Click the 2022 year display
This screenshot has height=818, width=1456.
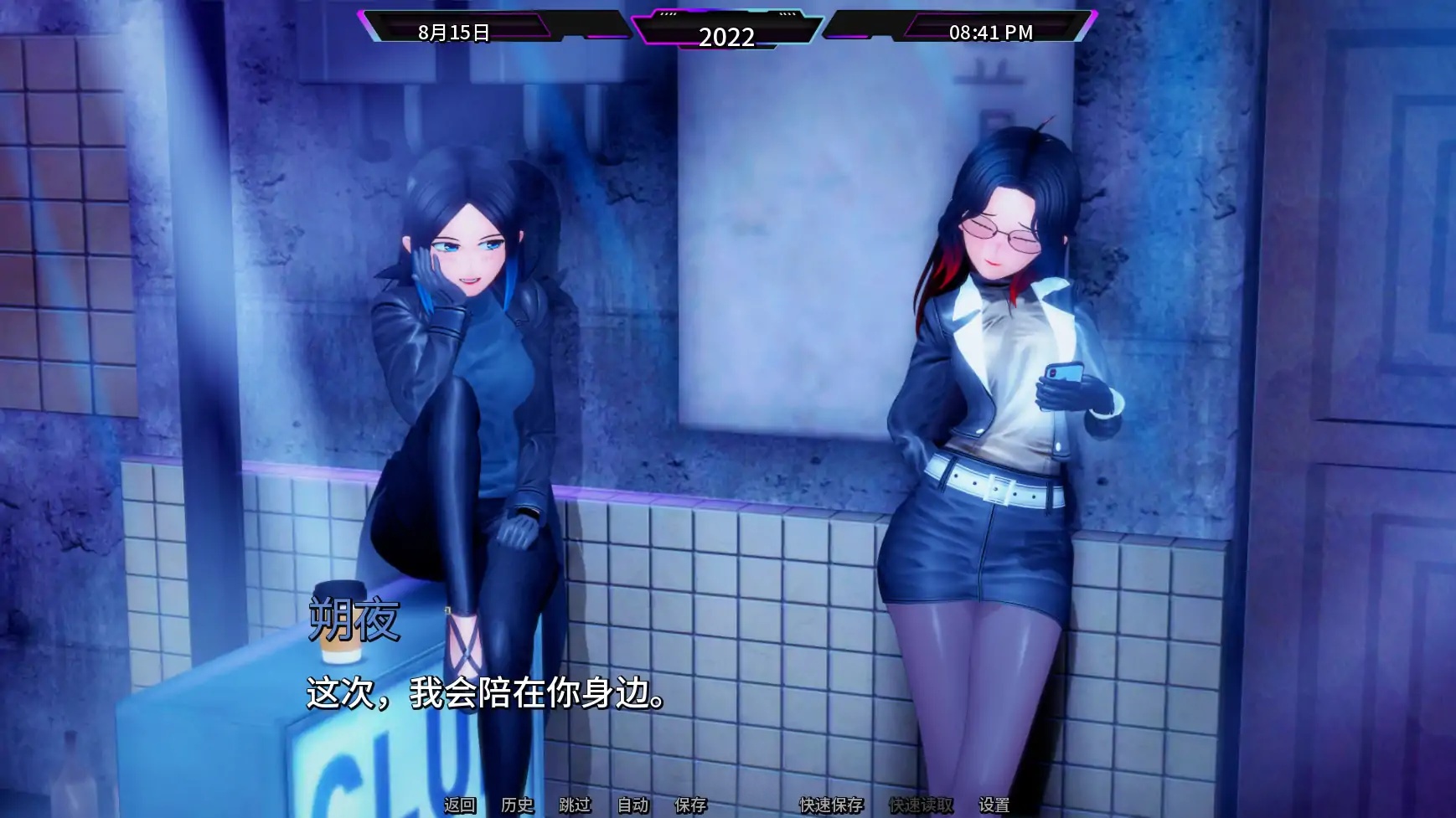pyautogui.click(x=729, y=36)
